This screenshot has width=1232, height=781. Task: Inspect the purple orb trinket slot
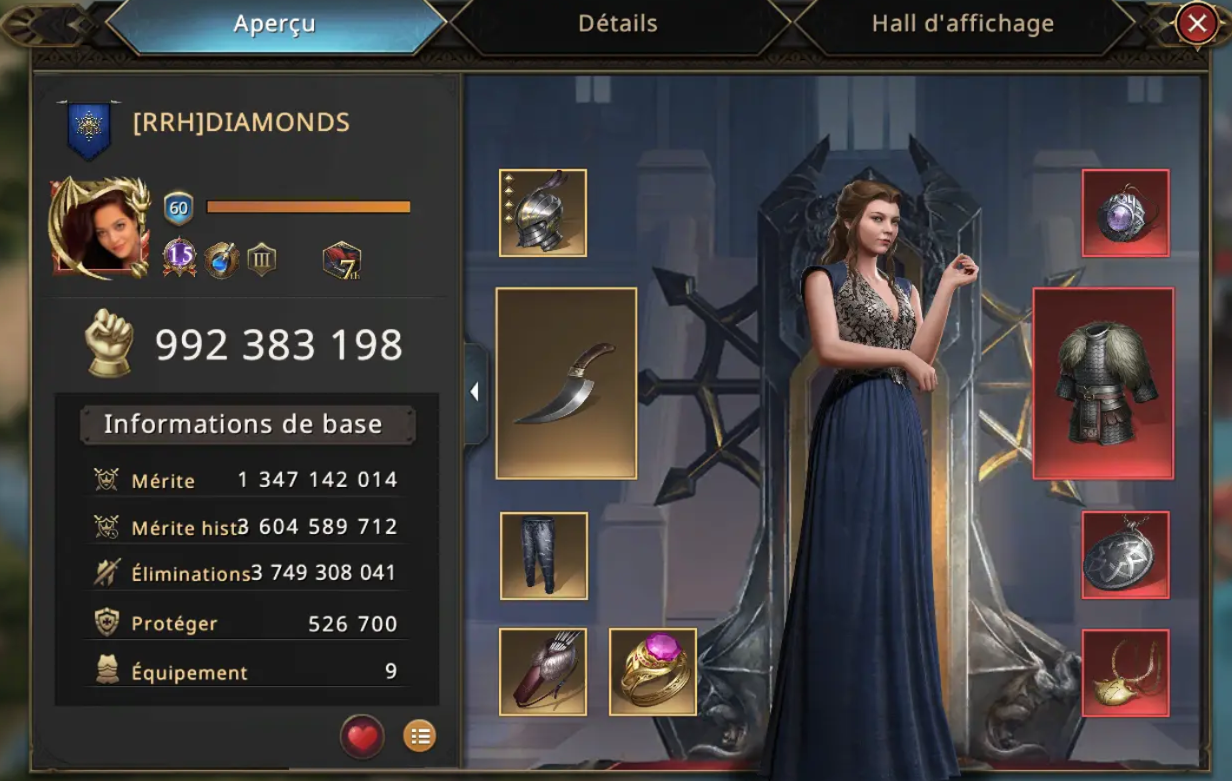click(x=1126, y=213)
